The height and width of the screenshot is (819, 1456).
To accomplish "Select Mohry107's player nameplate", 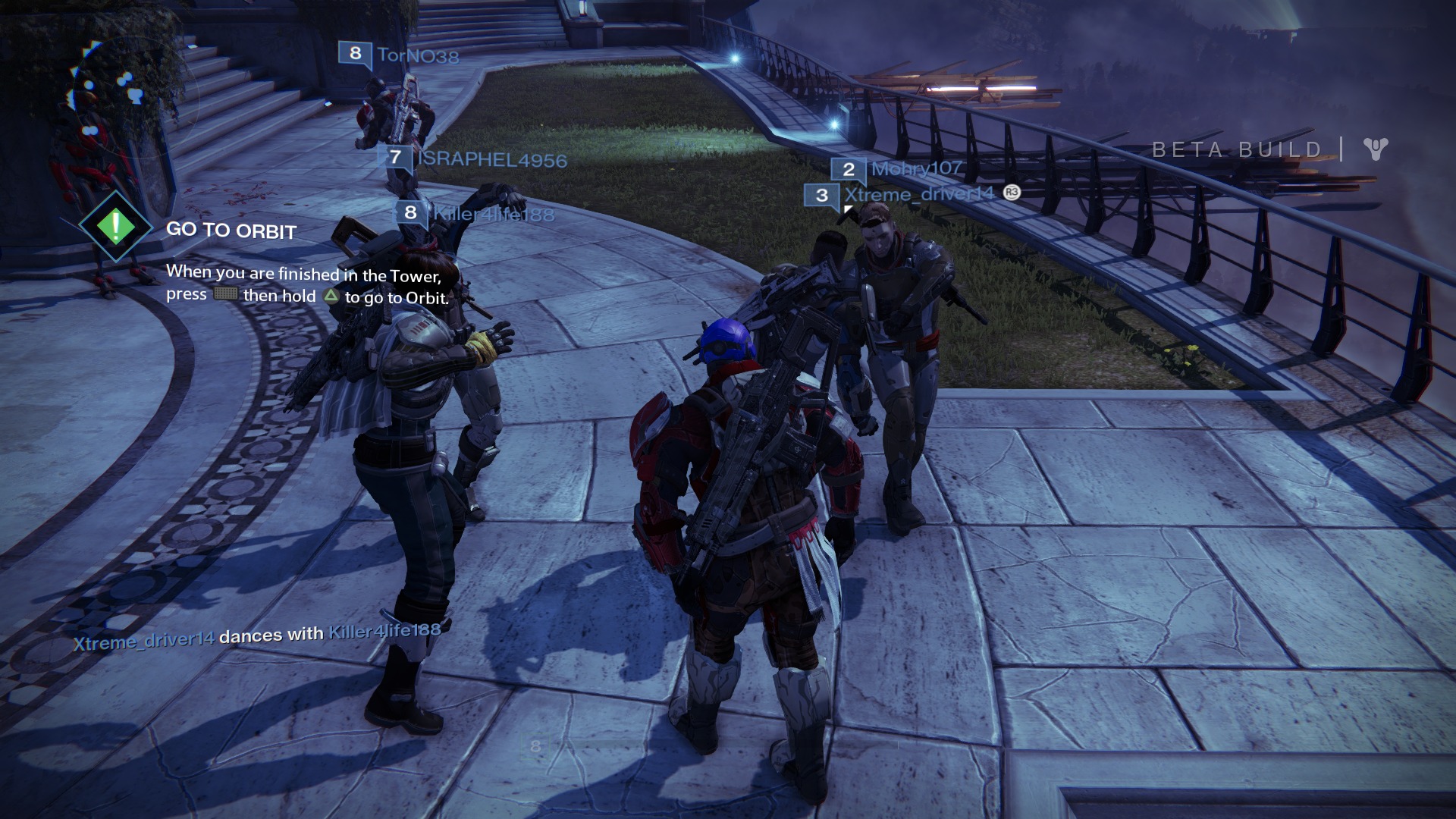I will click(897, 168).
